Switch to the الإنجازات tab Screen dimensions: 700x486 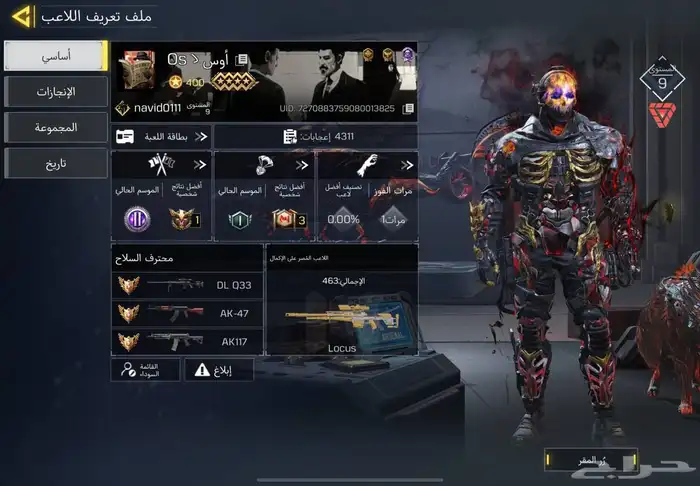[56, 92]
